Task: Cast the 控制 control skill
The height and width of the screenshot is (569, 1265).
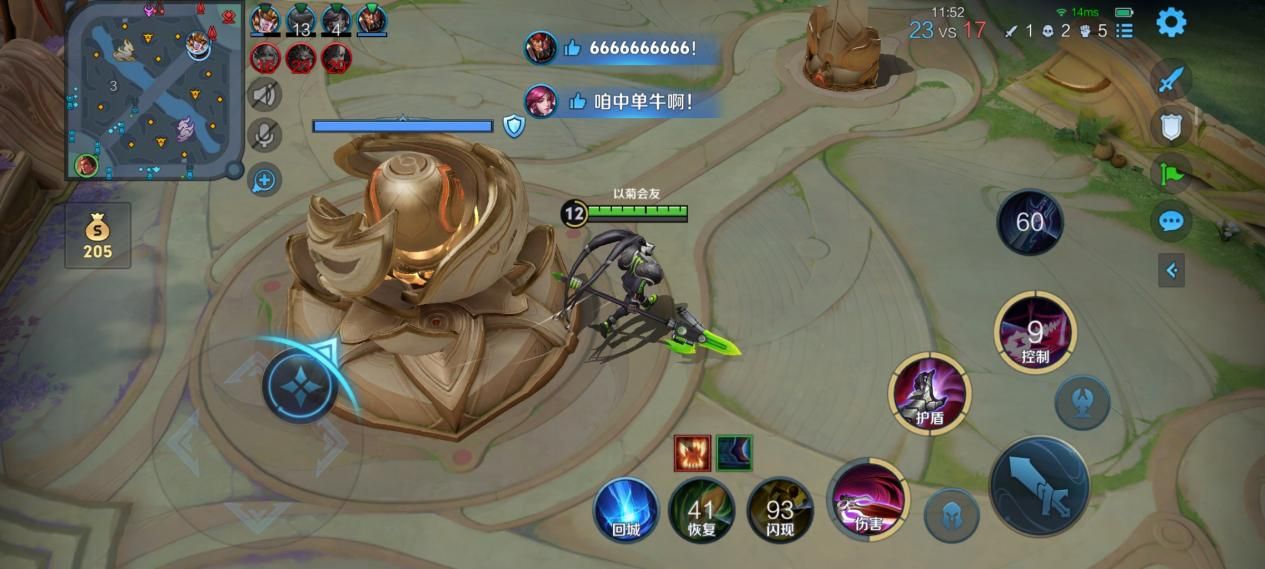Action: pyautogui.click(x=1035, y=333)
